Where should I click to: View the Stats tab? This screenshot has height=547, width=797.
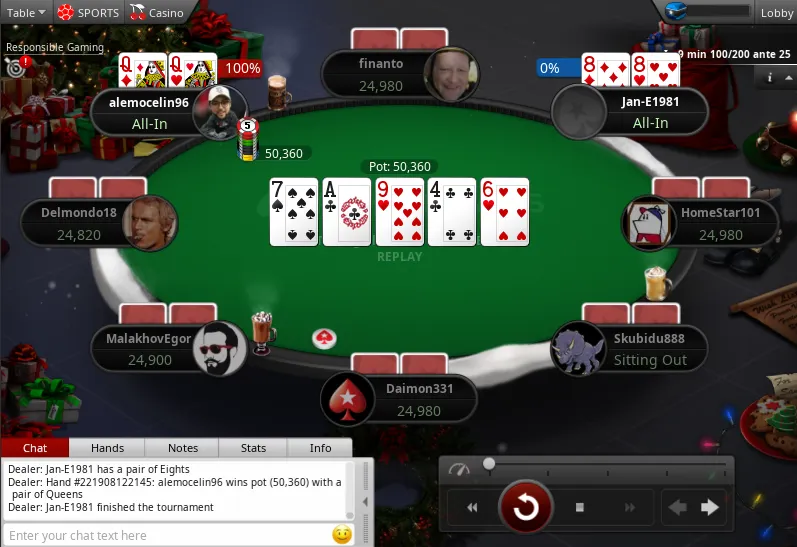254,448
